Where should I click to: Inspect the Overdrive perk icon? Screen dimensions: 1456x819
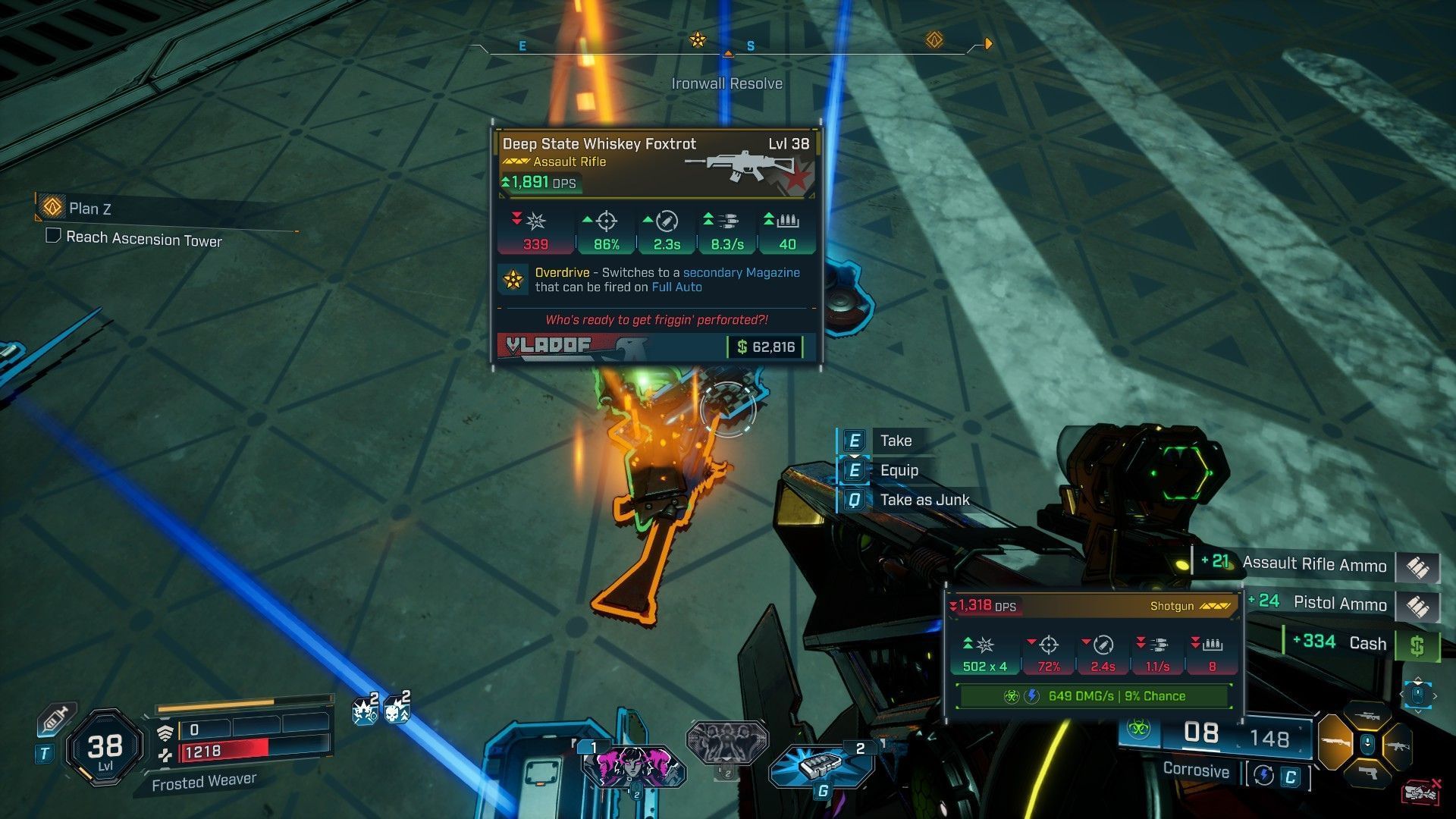(x=513, y=280)
